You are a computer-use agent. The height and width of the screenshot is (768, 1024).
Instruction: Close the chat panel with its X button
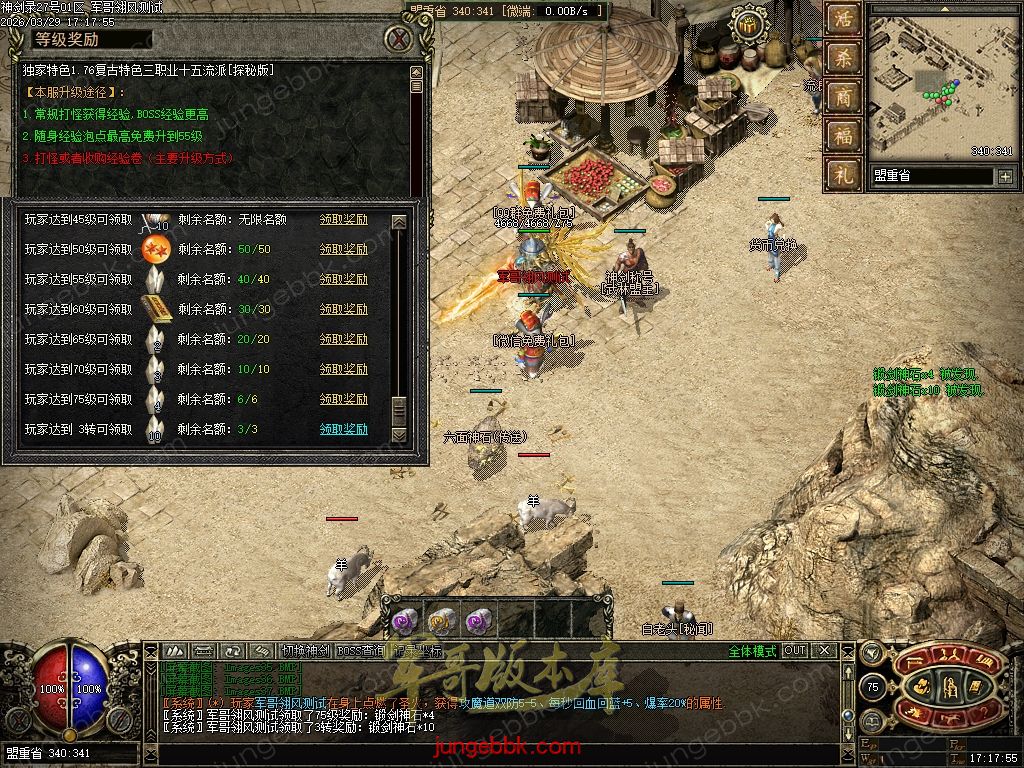826,651
